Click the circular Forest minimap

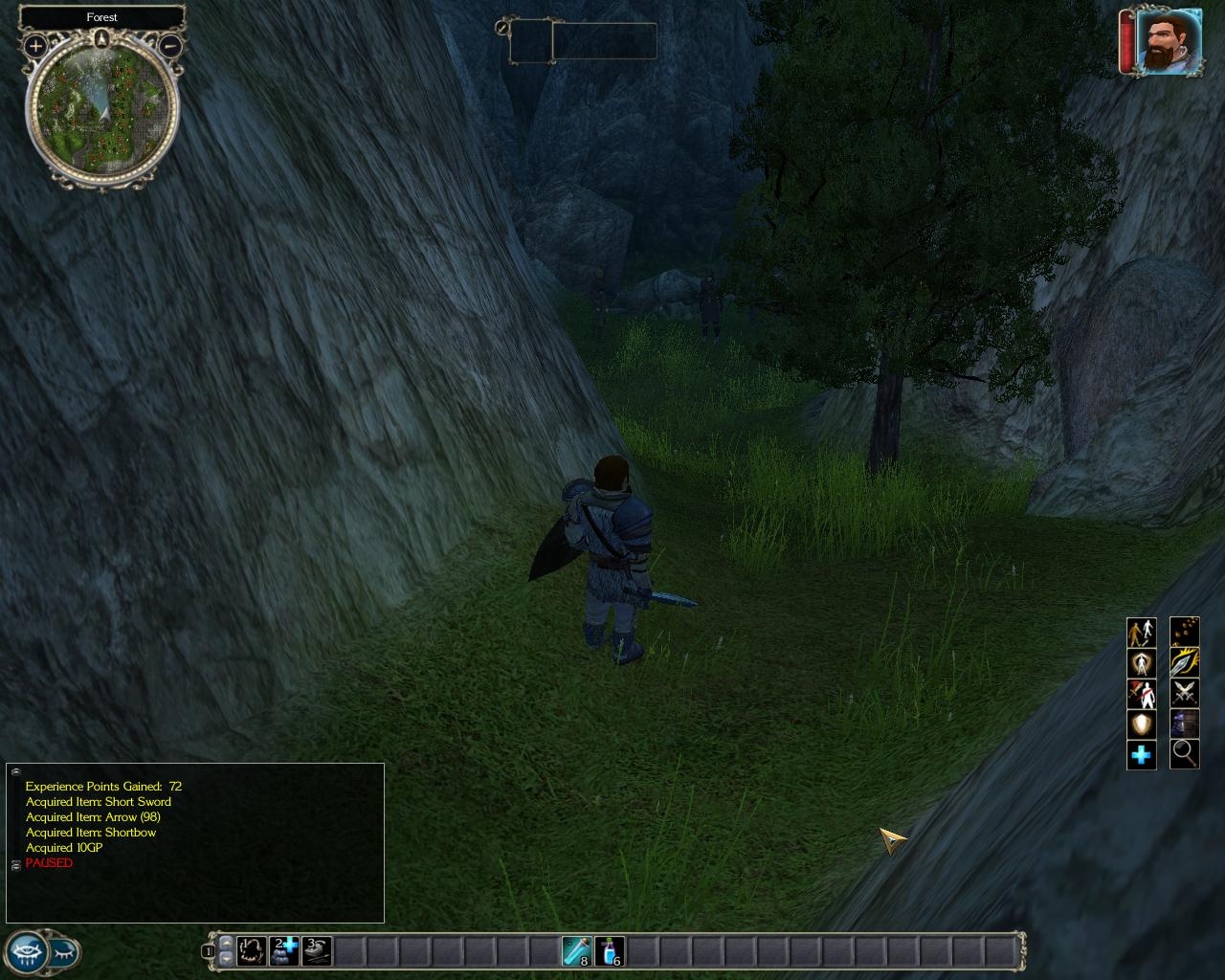pyautogui.click(x=101, y=108)
